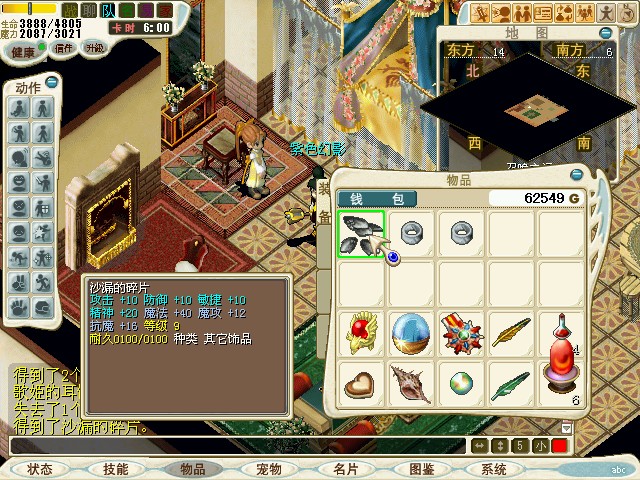Select the sand fragments item slot
640x480 pixels.
[x=361, y=235]
